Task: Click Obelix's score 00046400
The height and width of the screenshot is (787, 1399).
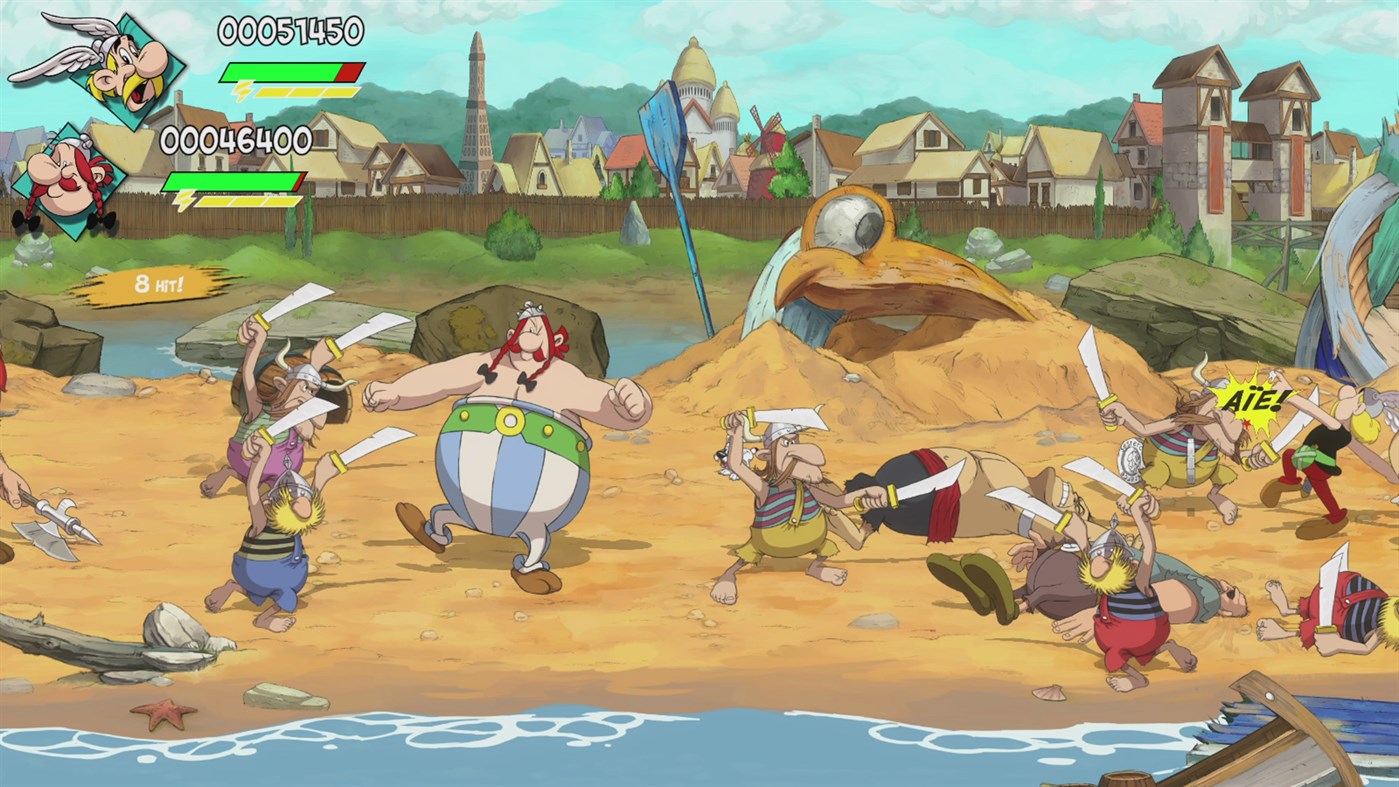Action: tap(237, 141)
